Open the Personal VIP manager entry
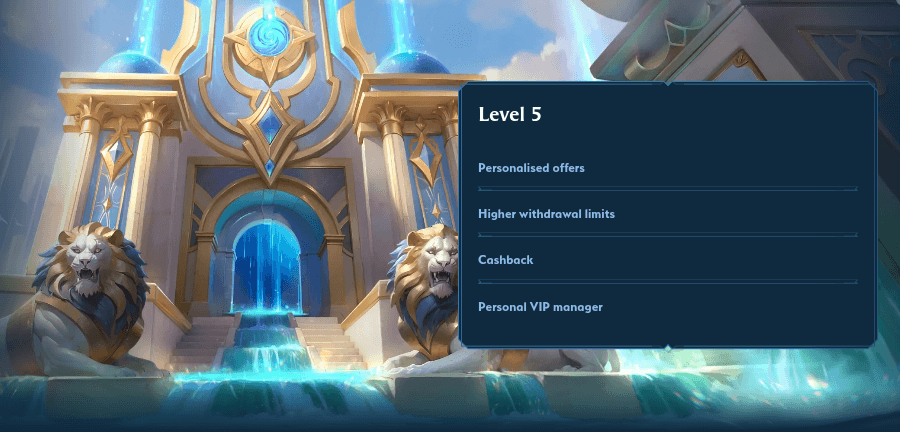900x432 pixels. (540, 306)
